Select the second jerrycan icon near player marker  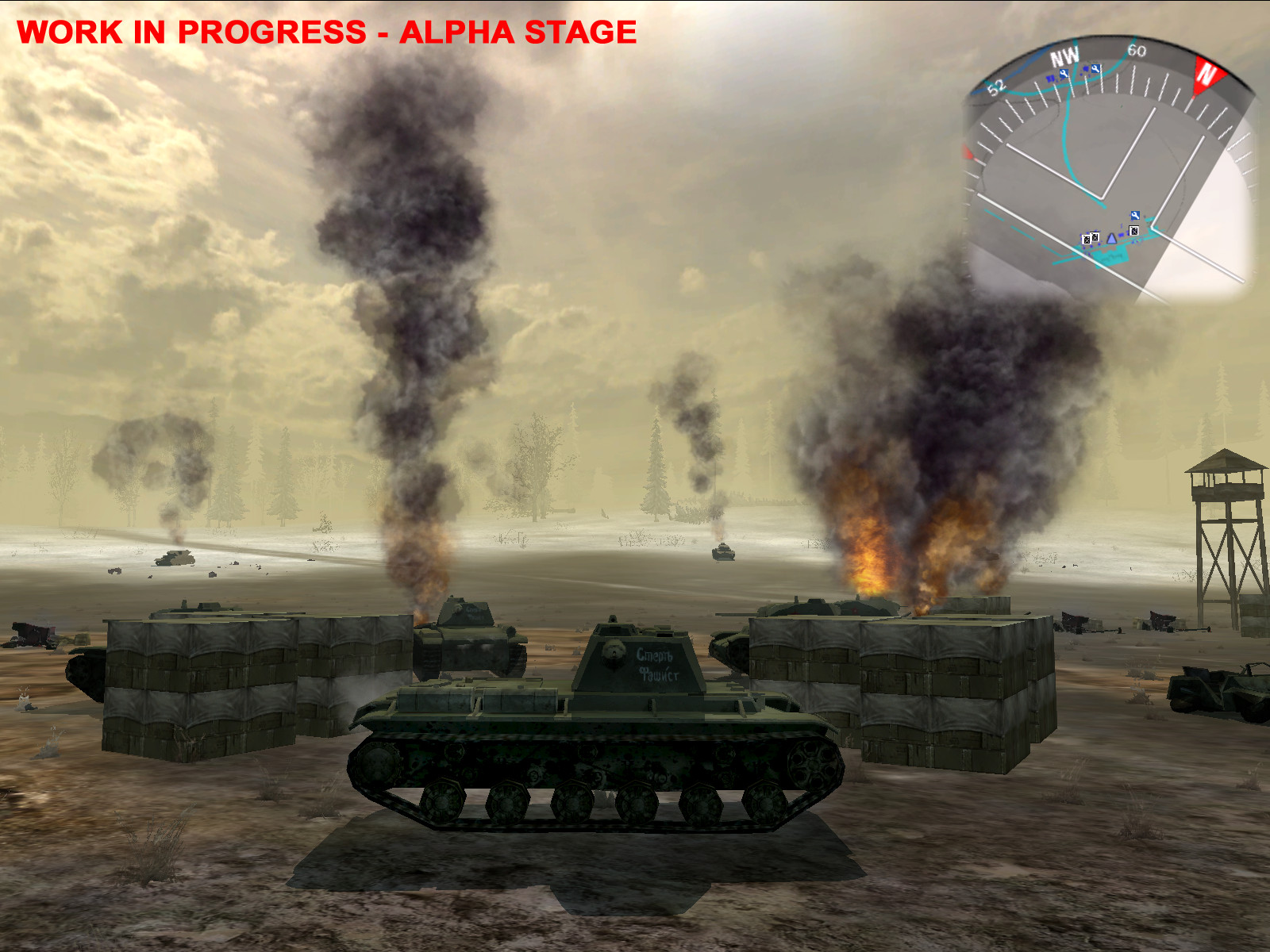(x=1094, y=236)
